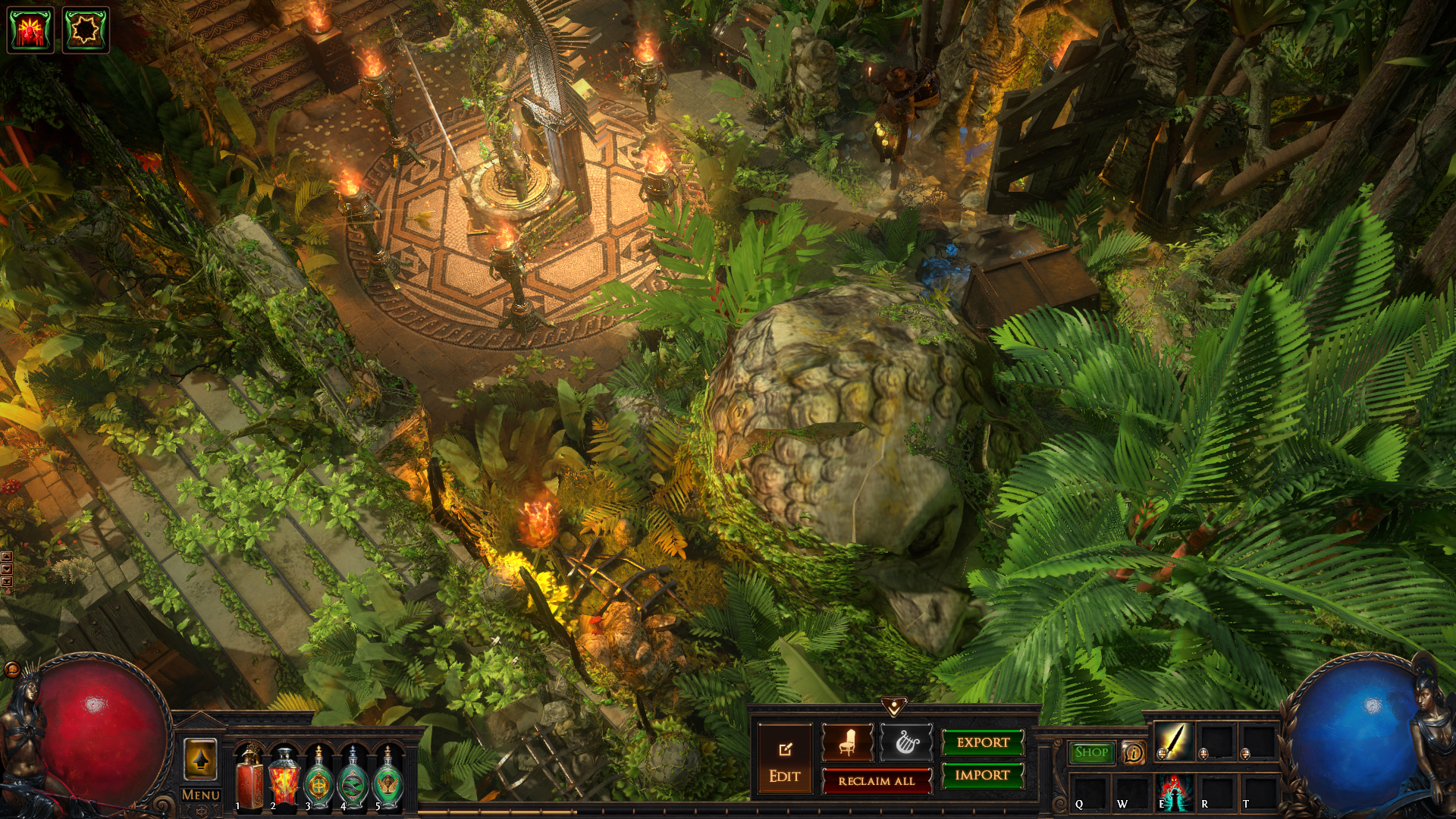Click the yellow up-arrow level-up button
Image resolution: width=1456 pixels, height=819 pixels.
click(x=200, y=760)
